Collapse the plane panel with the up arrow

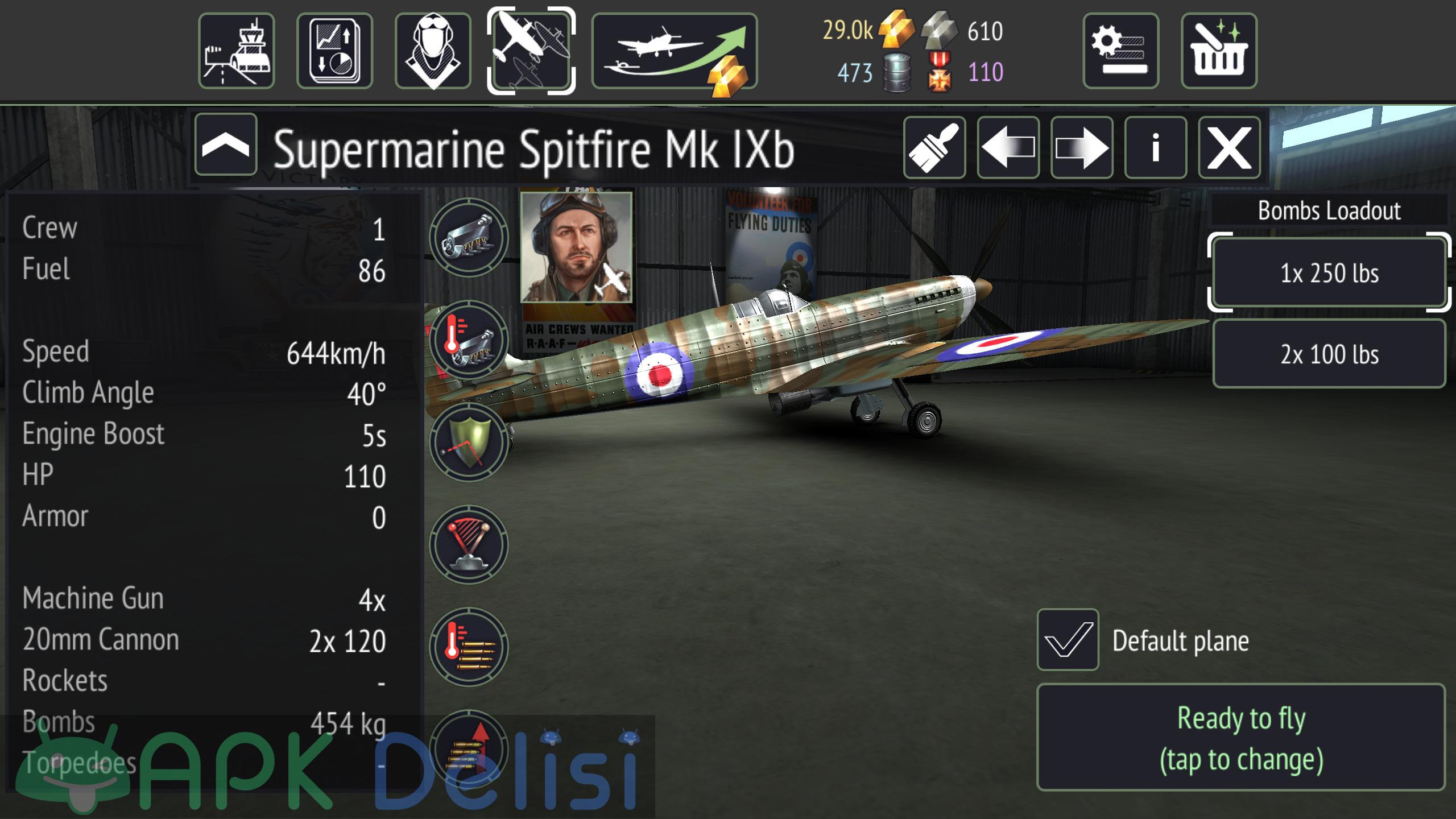coord(226,144)
